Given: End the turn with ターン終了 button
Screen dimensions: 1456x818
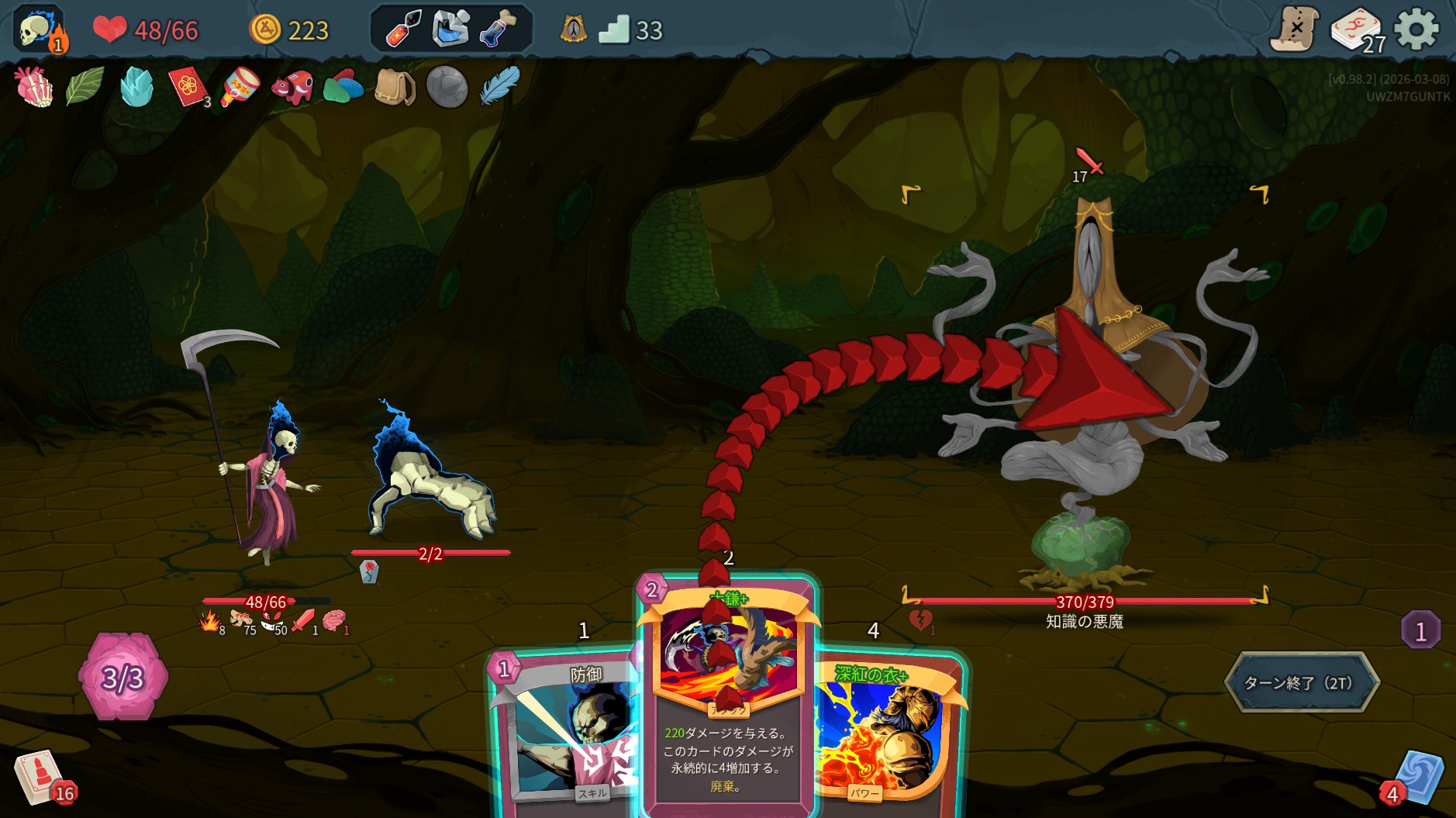Looking at the screenshot, I should pos(1301,682).
